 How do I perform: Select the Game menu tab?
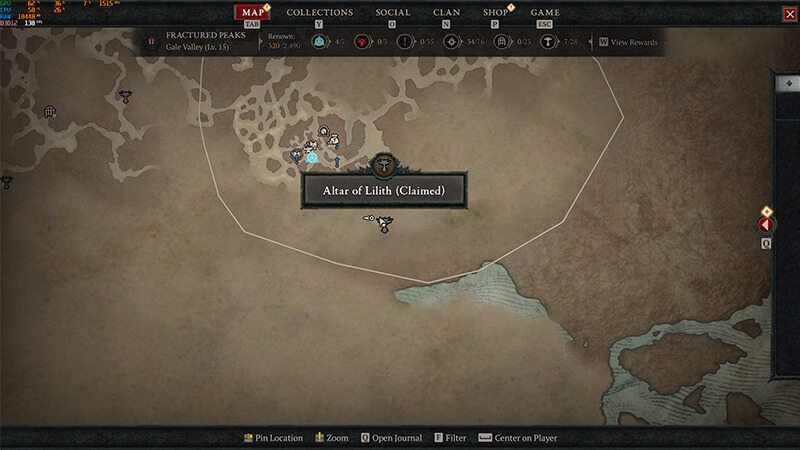544,13
